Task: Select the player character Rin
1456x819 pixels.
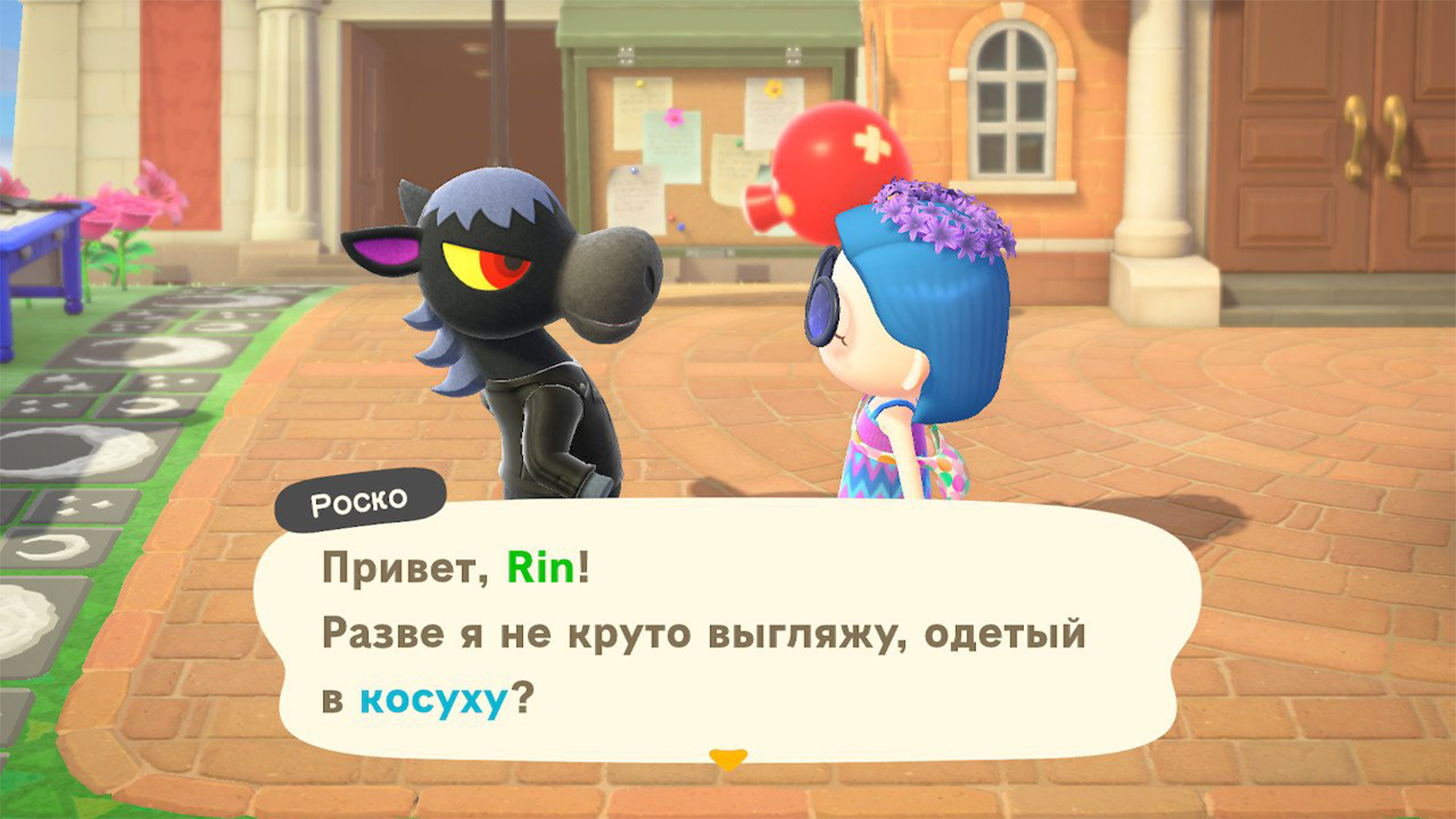Action: pyautogui.click(x=910, y=383)
